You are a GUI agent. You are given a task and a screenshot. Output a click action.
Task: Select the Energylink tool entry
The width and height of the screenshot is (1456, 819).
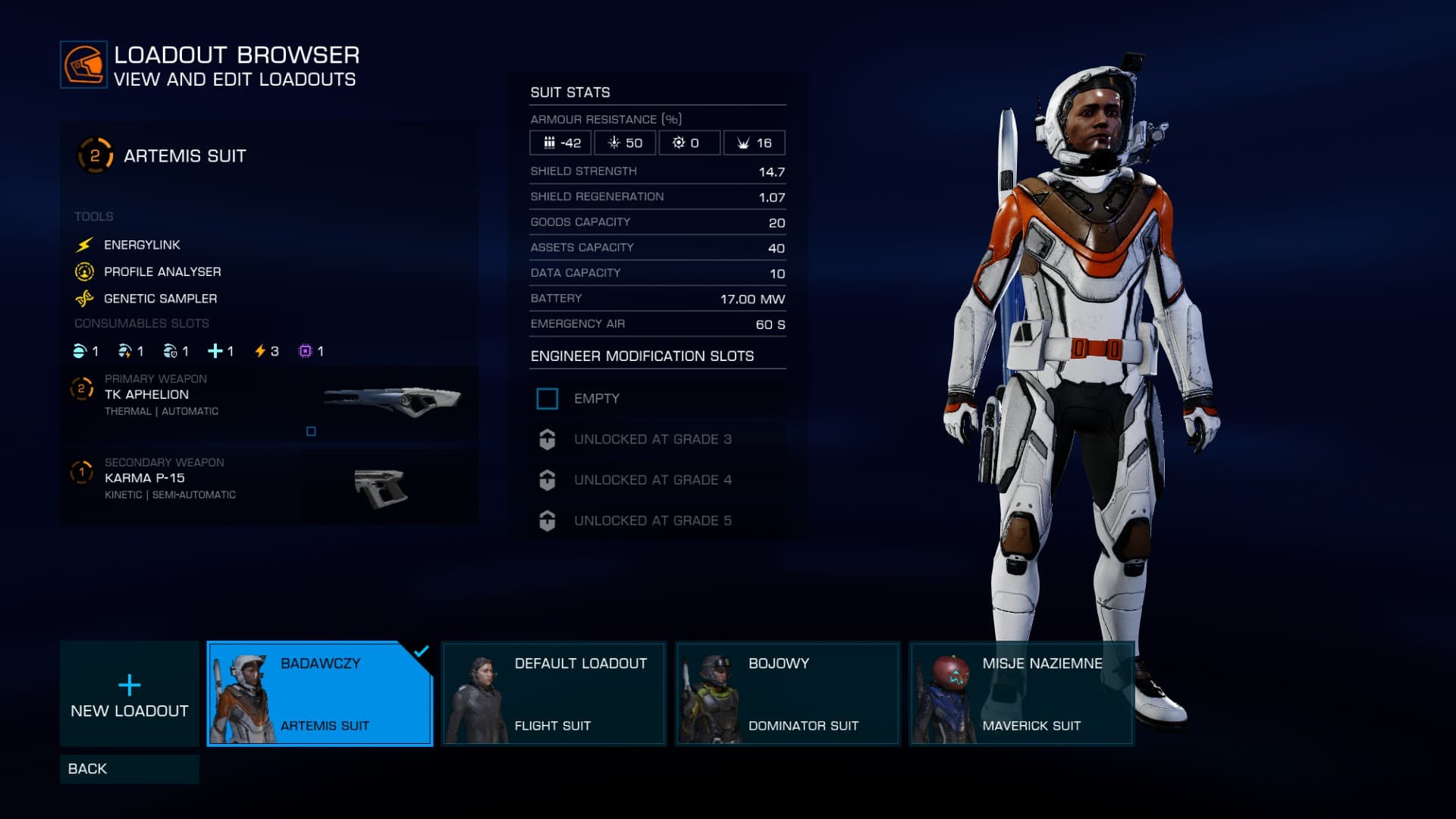point(142,245)
